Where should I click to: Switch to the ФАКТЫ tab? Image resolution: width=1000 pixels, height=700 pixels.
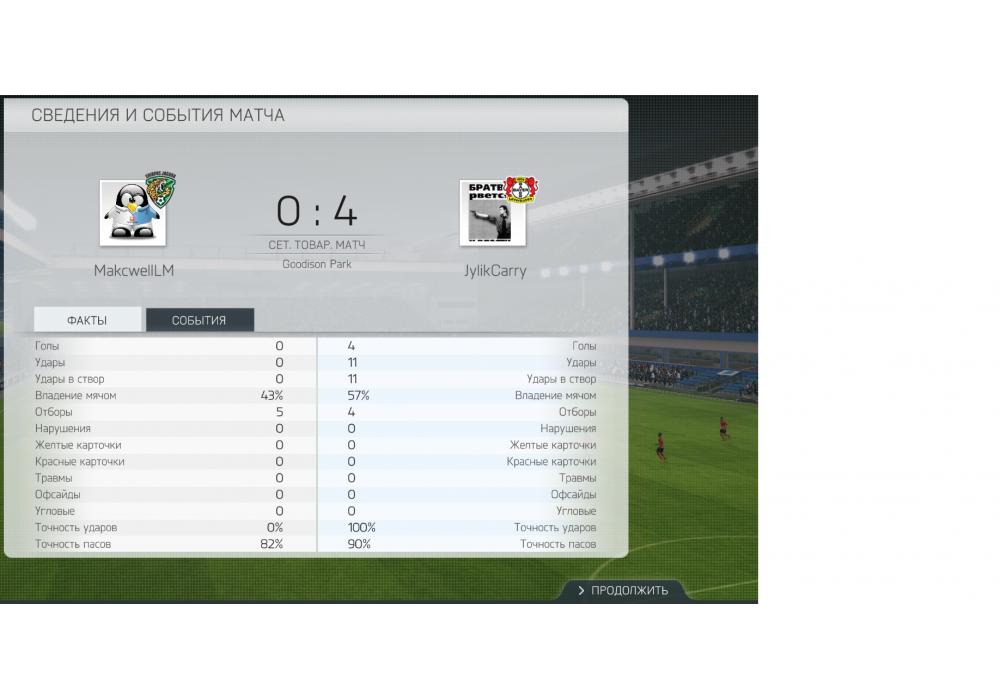coord(87,320)
